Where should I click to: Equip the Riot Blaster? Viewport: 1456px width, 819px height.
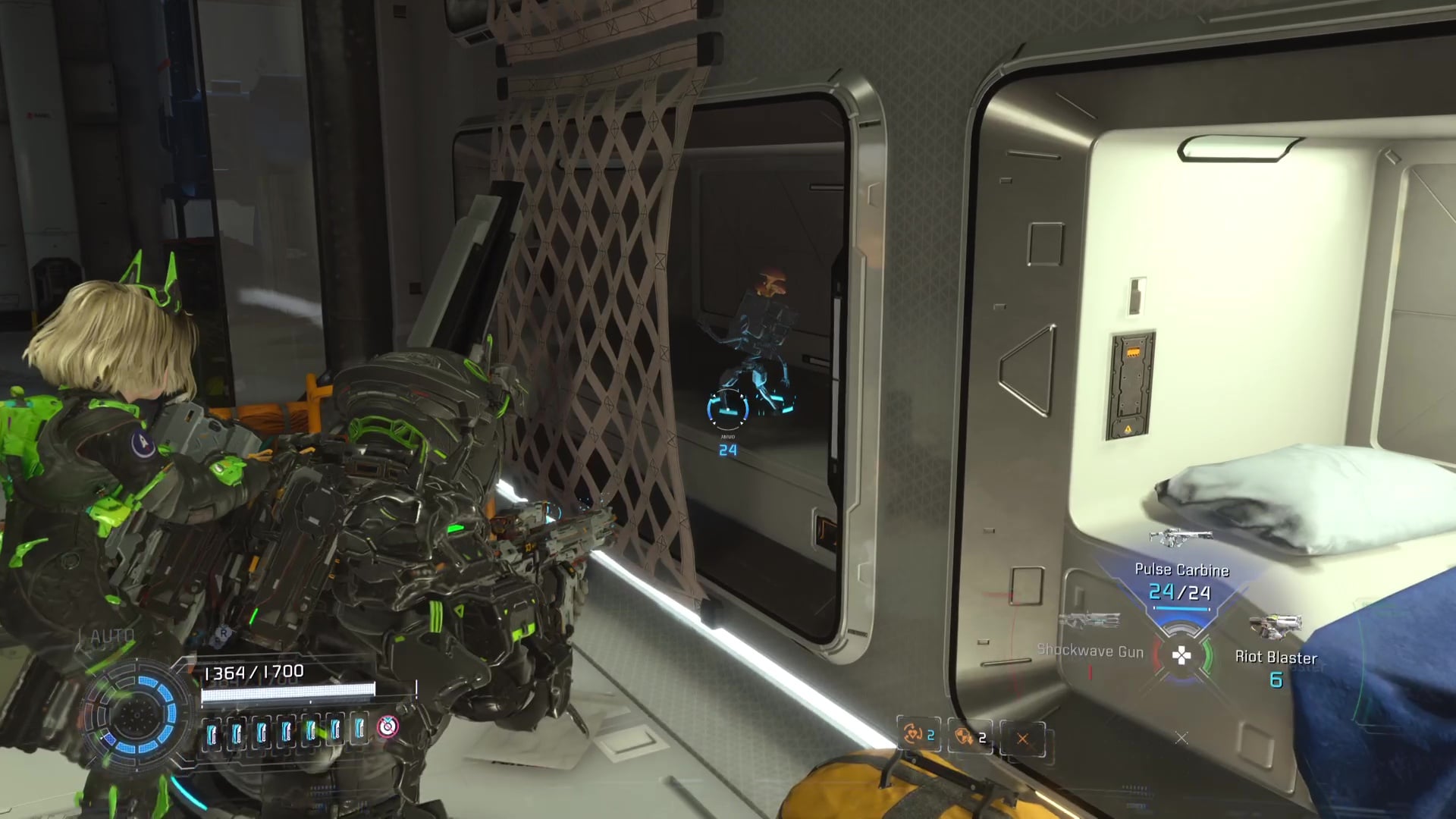[1276, 657]
